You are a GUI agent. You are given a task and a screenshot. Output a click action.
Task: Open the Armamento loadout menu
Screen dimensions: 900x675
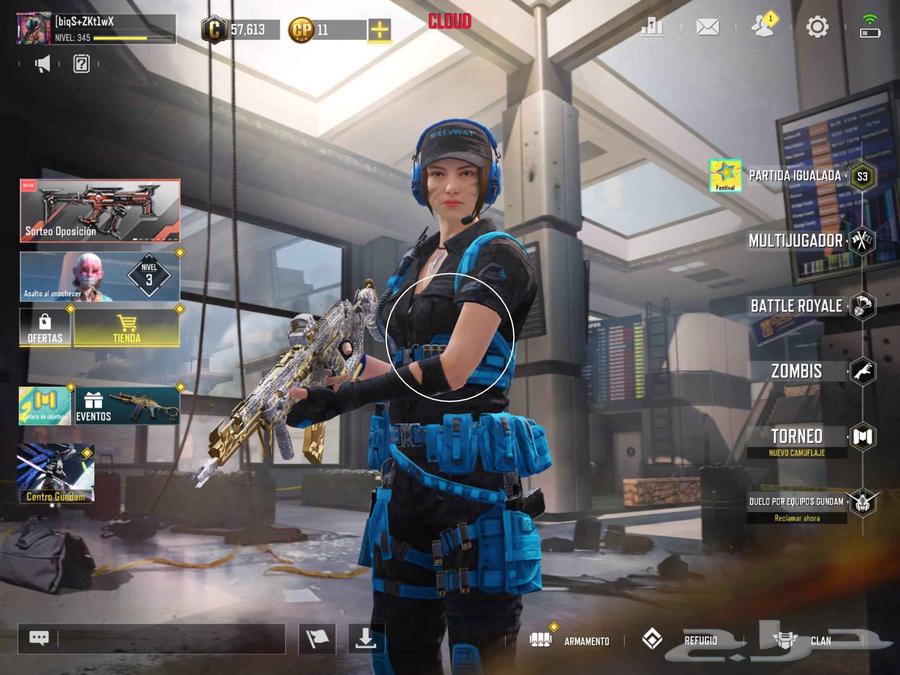(x=570, y=640)
